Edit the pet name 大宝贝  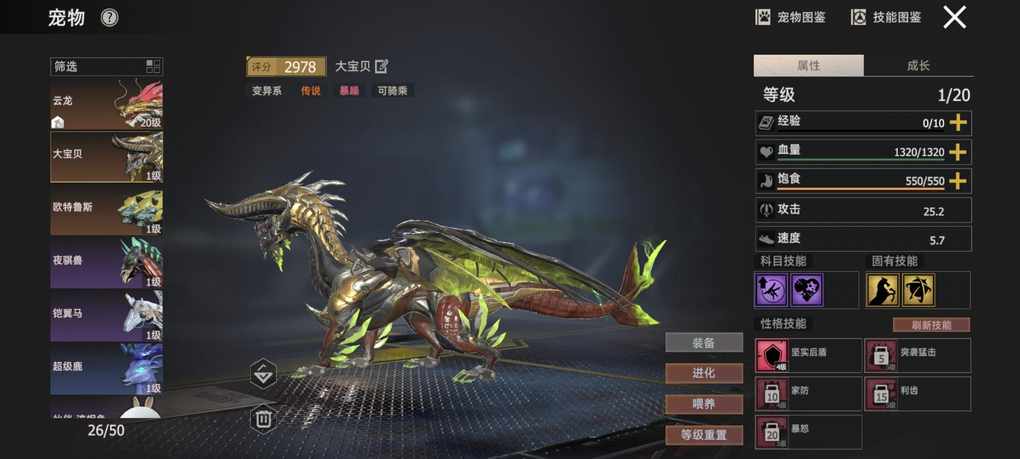(381, 67)
